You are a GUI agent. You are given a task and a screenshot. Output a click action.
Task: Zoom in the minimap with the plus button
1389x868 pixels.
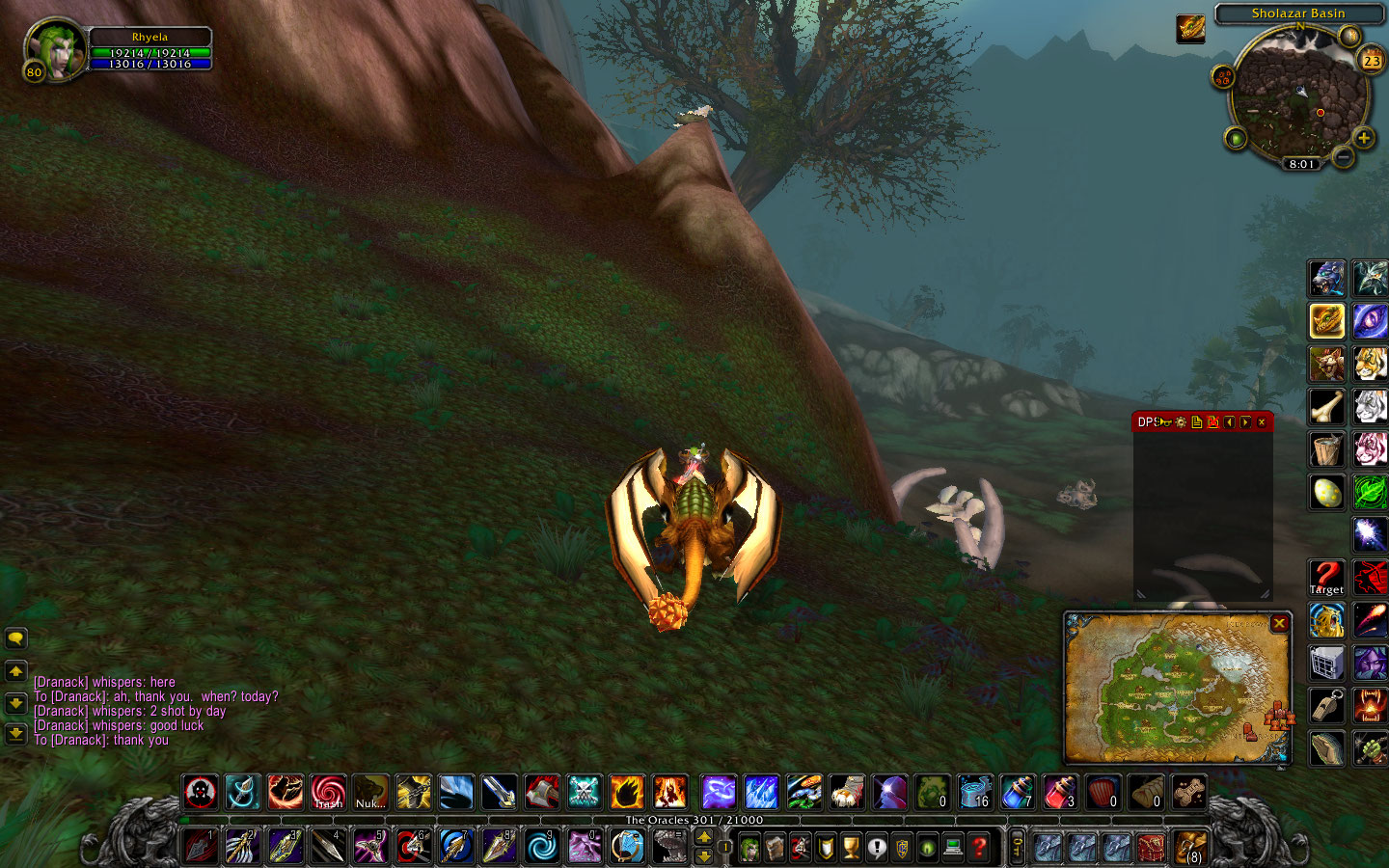coord(1364,138)
